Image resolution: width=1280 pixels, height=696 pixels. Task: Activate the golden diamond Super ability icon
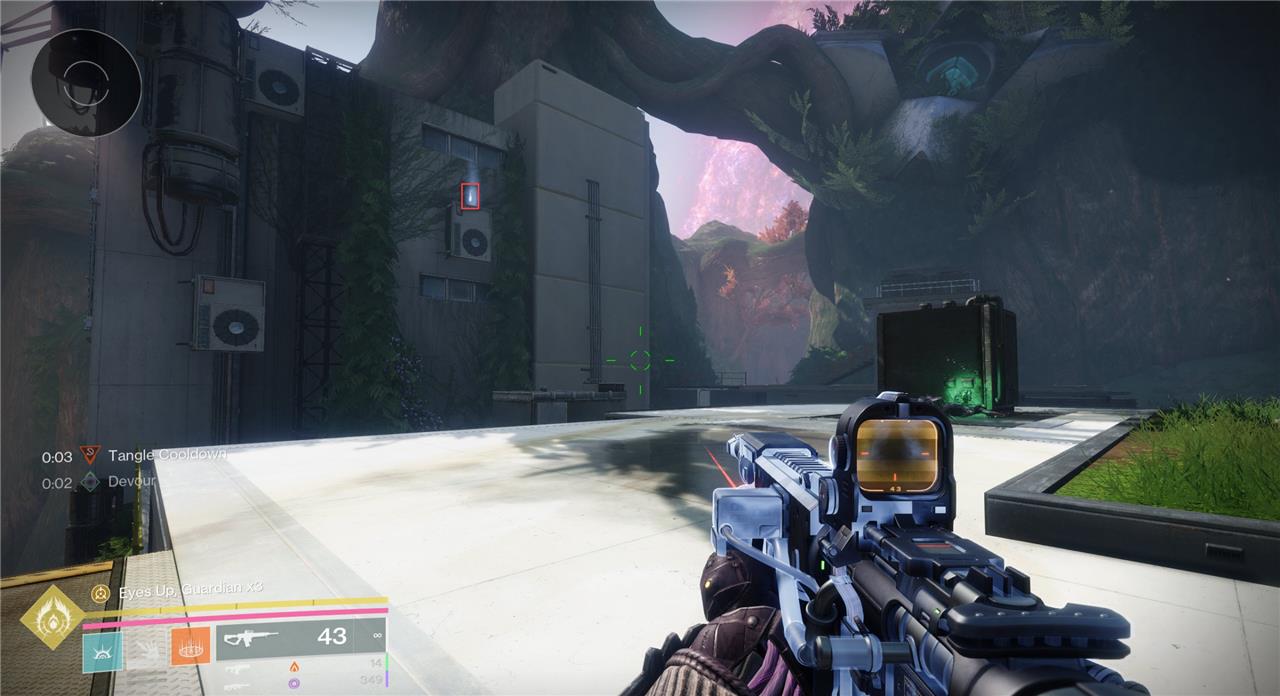[51, 616]
